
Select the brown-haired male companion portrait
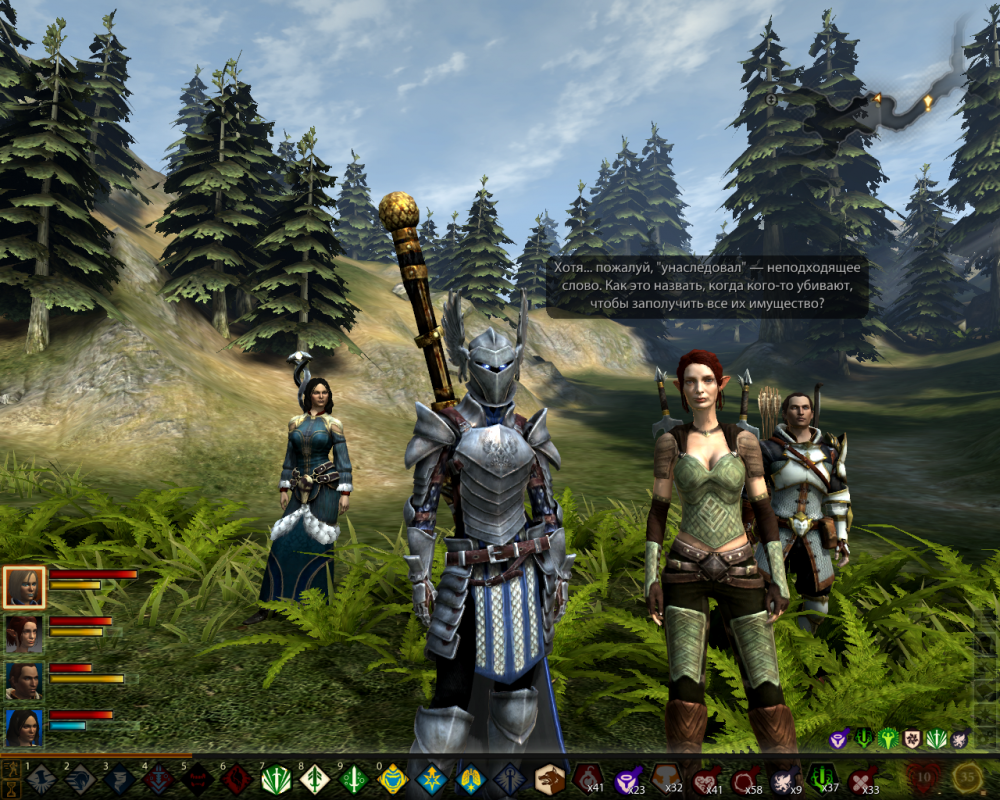point(24,681)
